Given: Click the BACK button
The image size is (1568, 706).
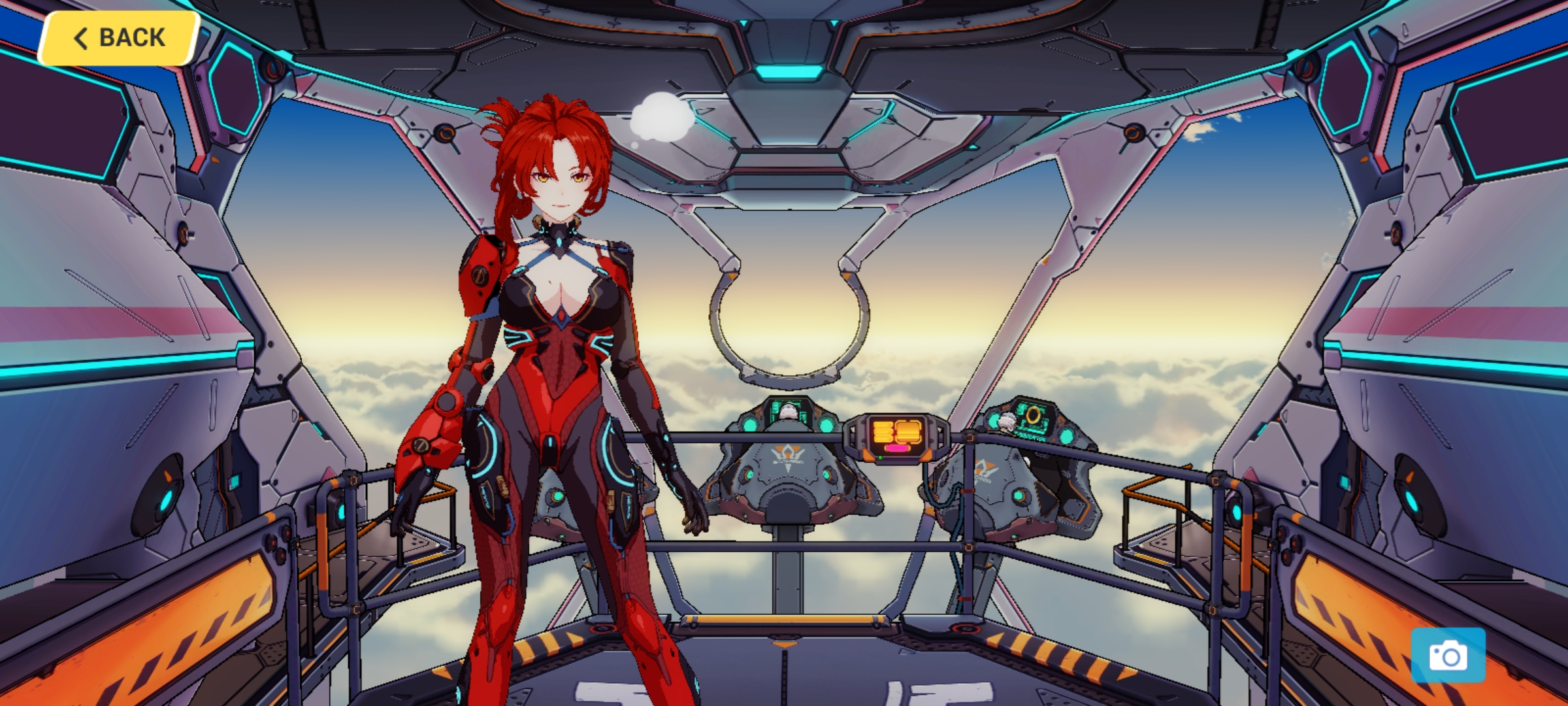Looking at the screenshot, I should coord(116,37).
